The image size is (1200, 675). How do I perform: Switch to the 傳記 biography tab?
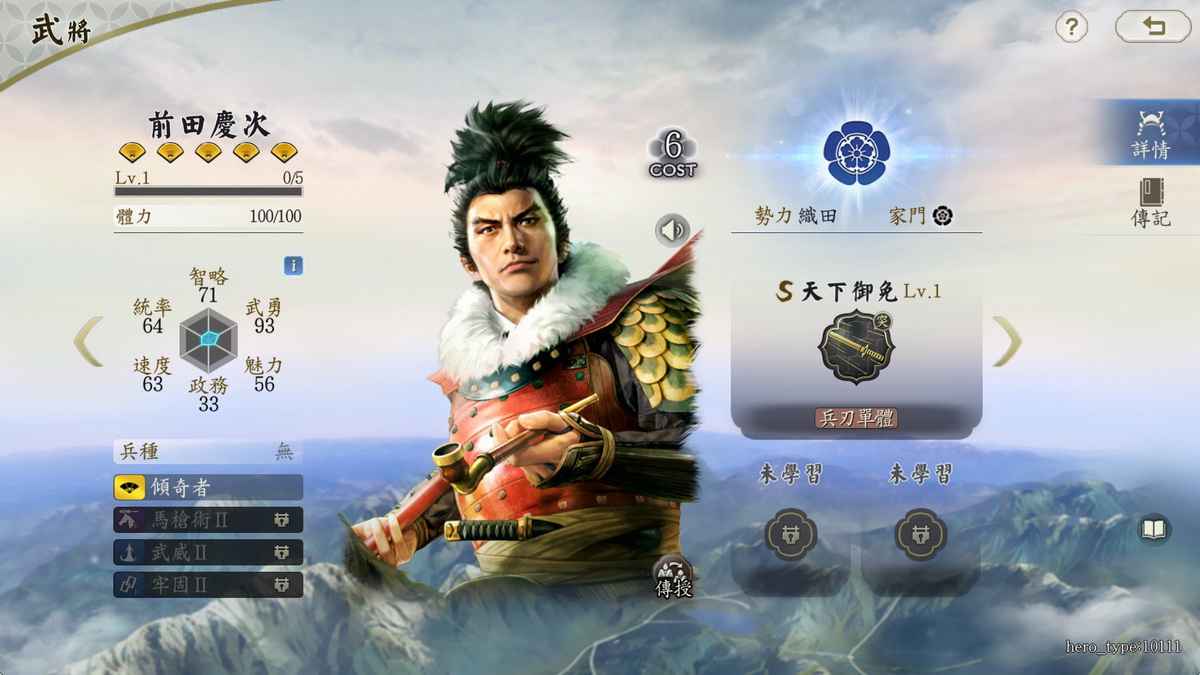pyautogui.click(x=1151, y=204)
